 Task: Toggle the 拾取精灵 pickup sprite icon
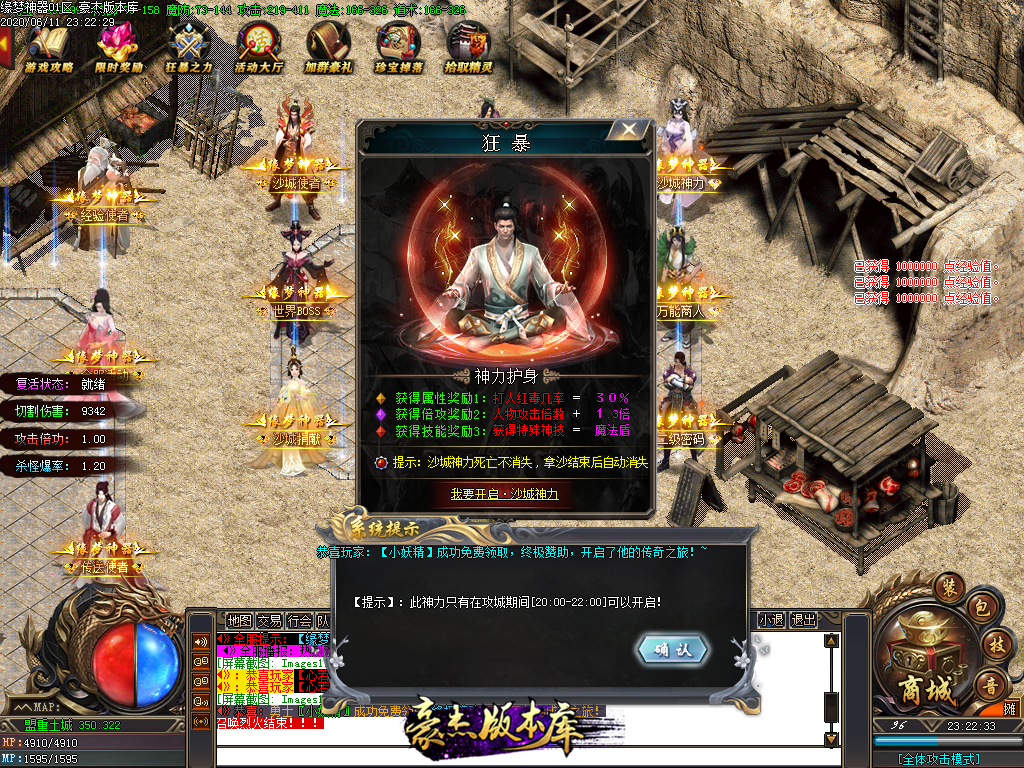click(468, 48)
